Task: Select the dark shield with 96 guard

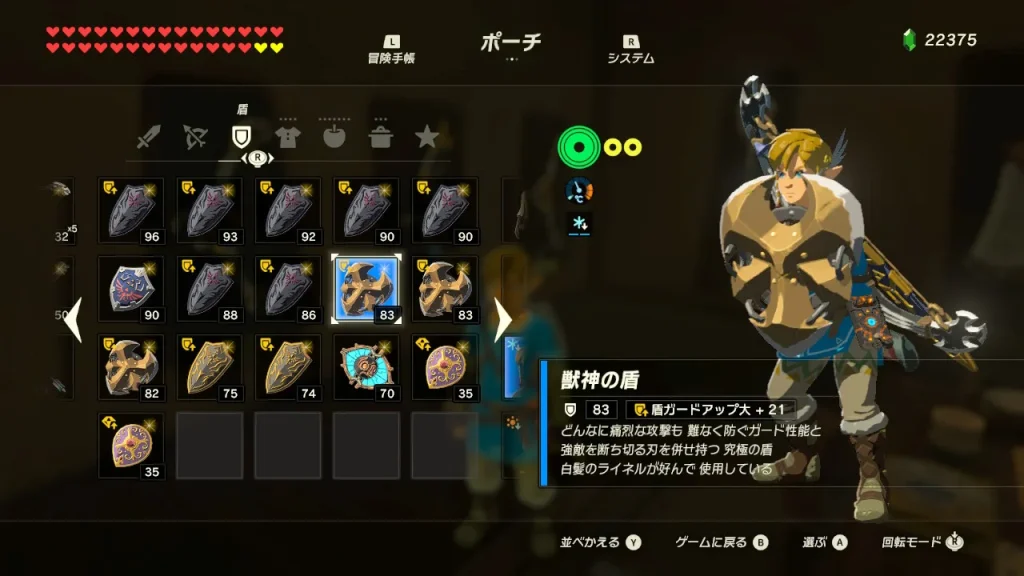Action: [x=131, y=211]
